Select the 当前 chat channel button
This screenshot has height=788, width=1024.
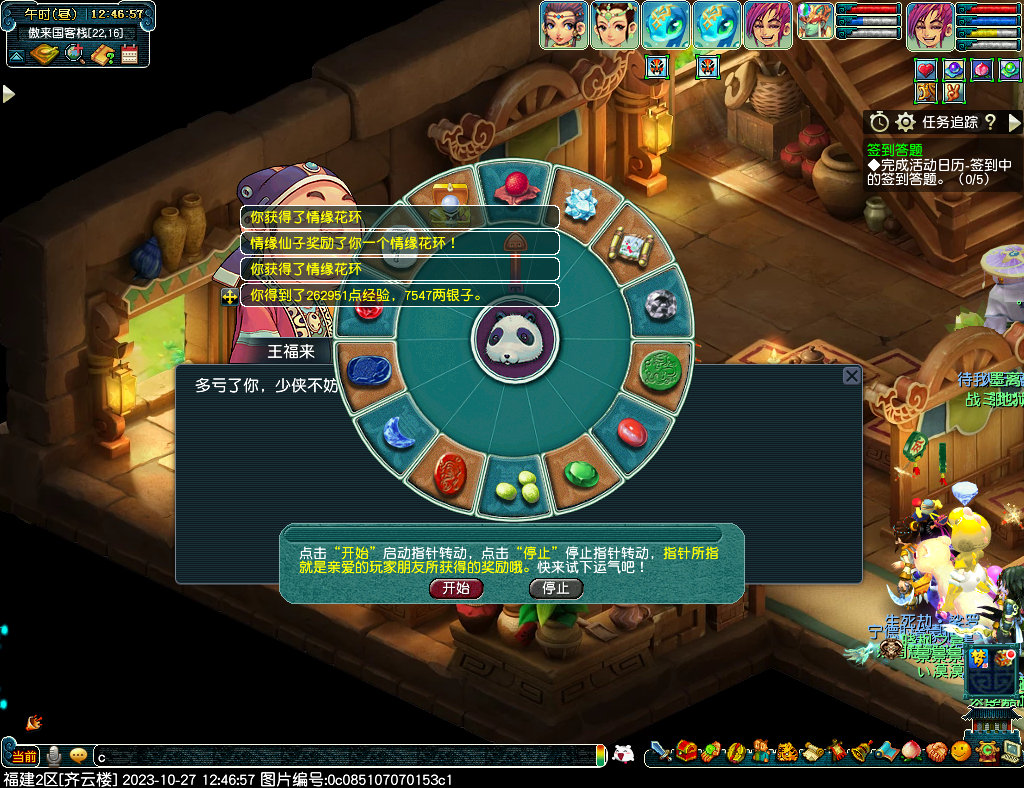(25, 756)
